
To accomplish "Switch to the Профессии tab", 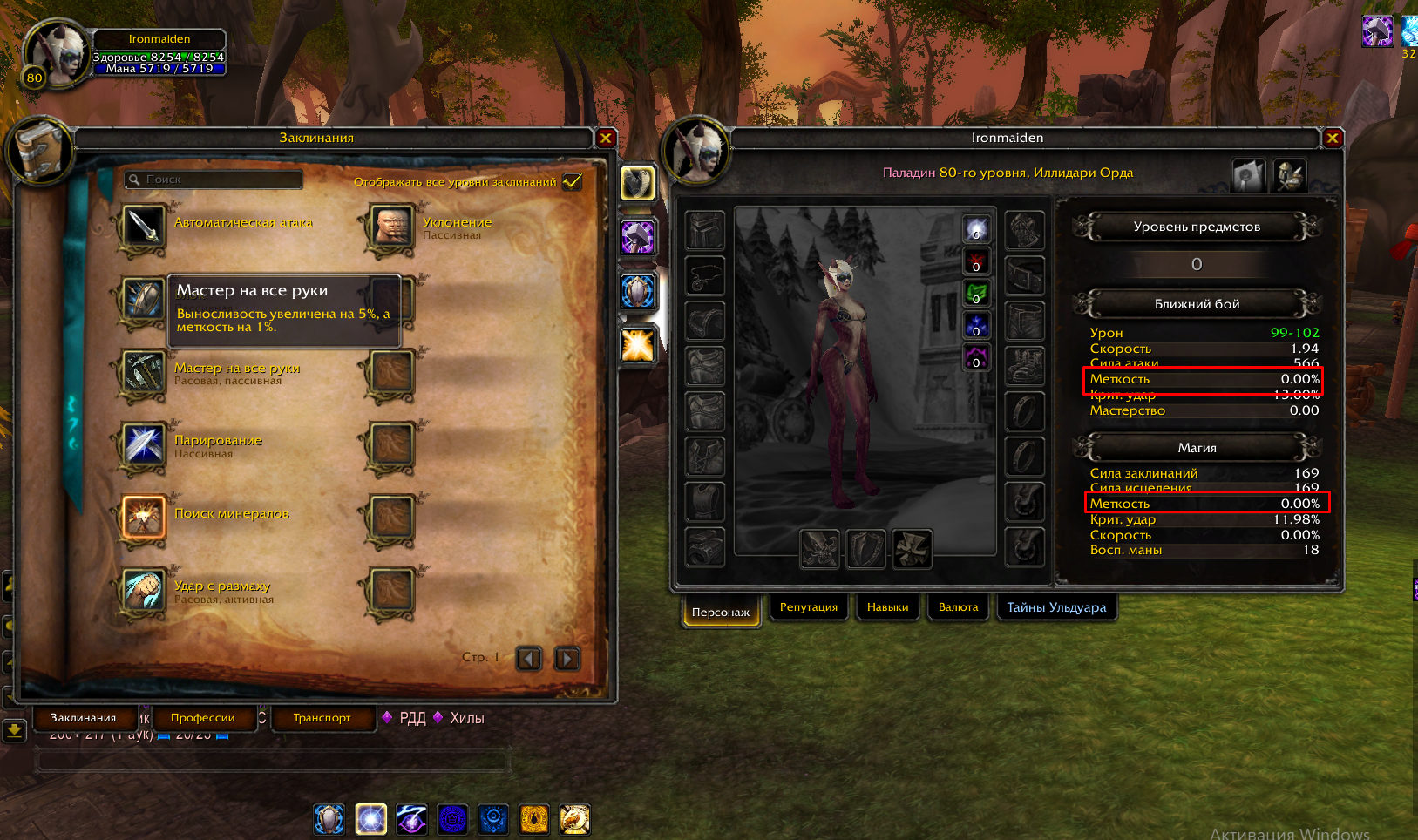I will click(x=202, y=718).
